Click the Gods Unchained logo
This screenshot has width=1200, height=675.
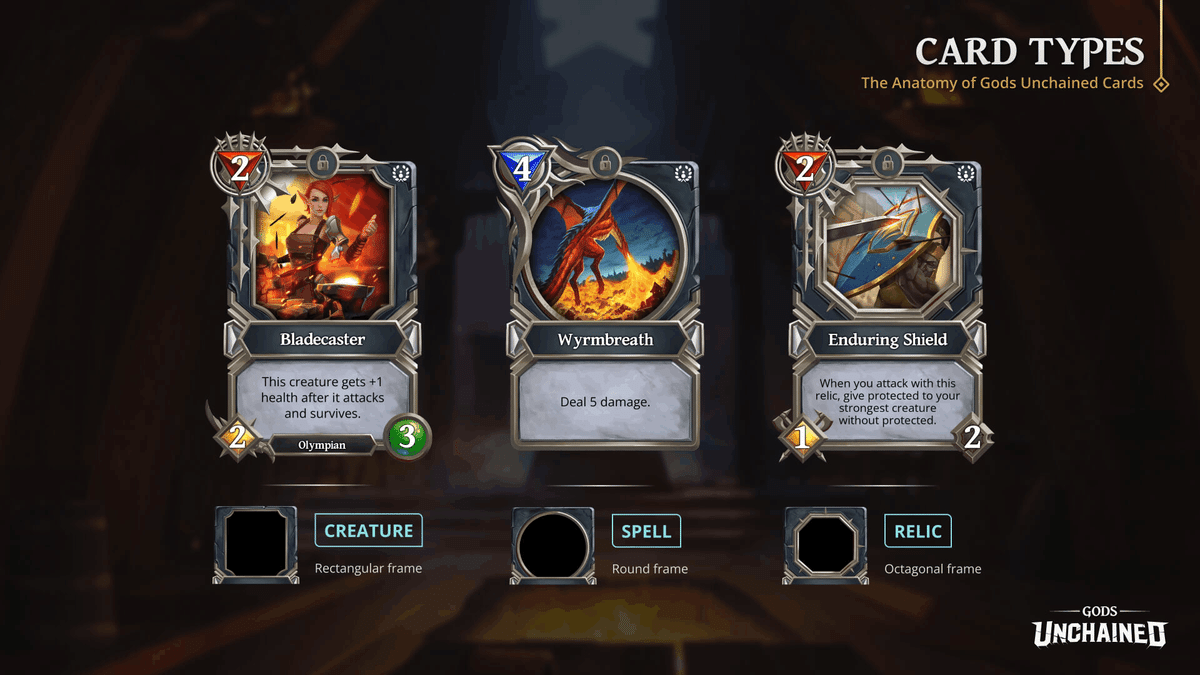tap(1099, 627)
